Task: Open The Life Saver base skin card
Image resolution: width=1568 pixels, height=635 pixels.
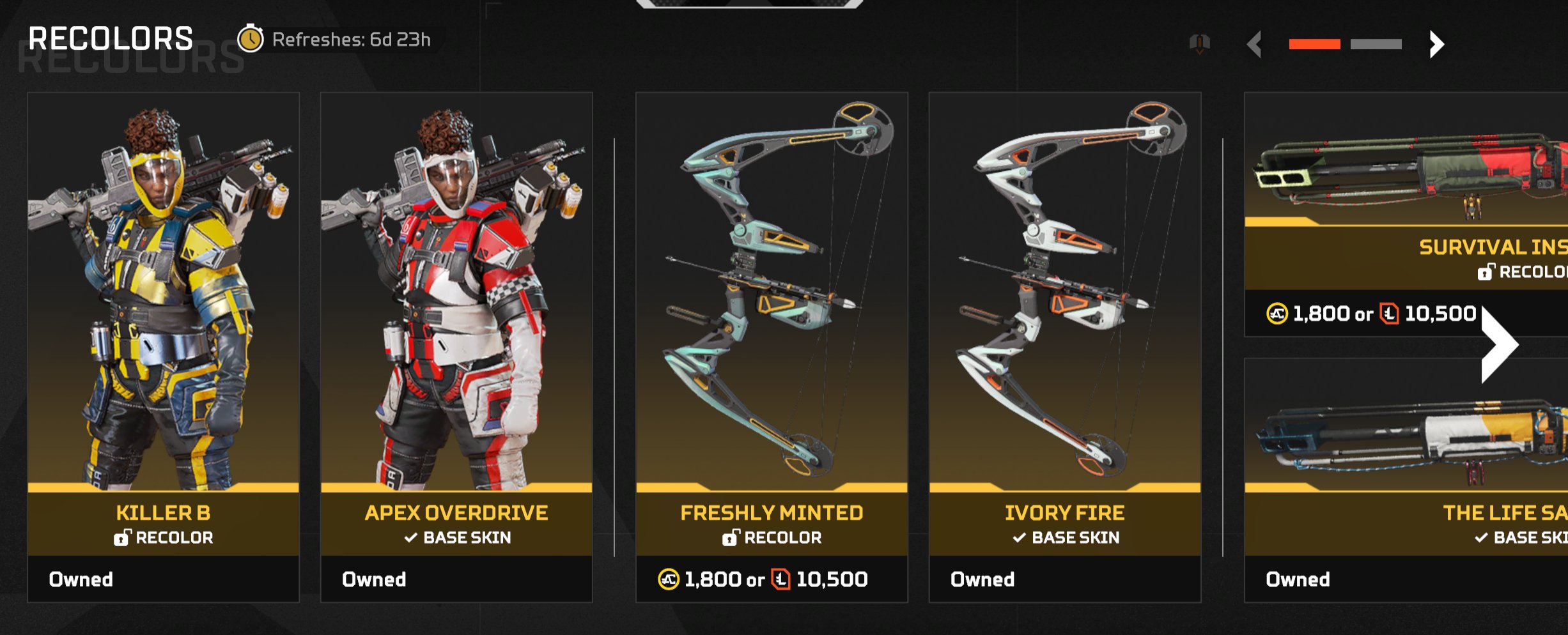Action: (1406, 479)
